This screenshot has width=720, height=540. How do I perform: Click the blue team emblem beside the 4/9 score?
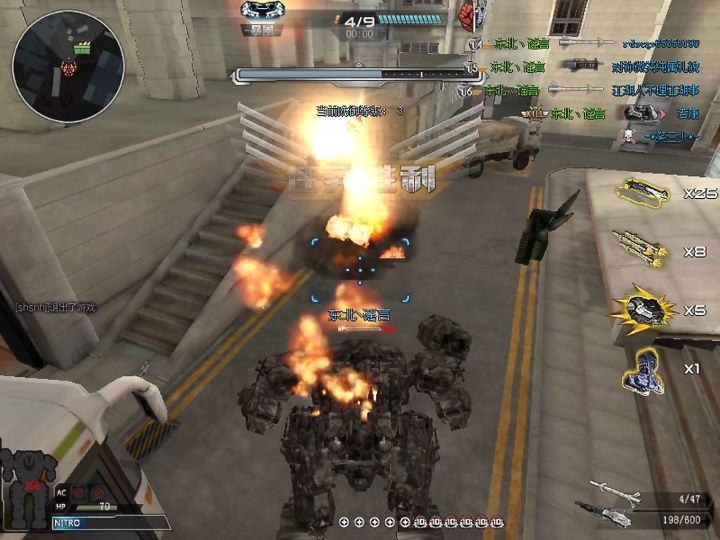[x=263, y=10]
